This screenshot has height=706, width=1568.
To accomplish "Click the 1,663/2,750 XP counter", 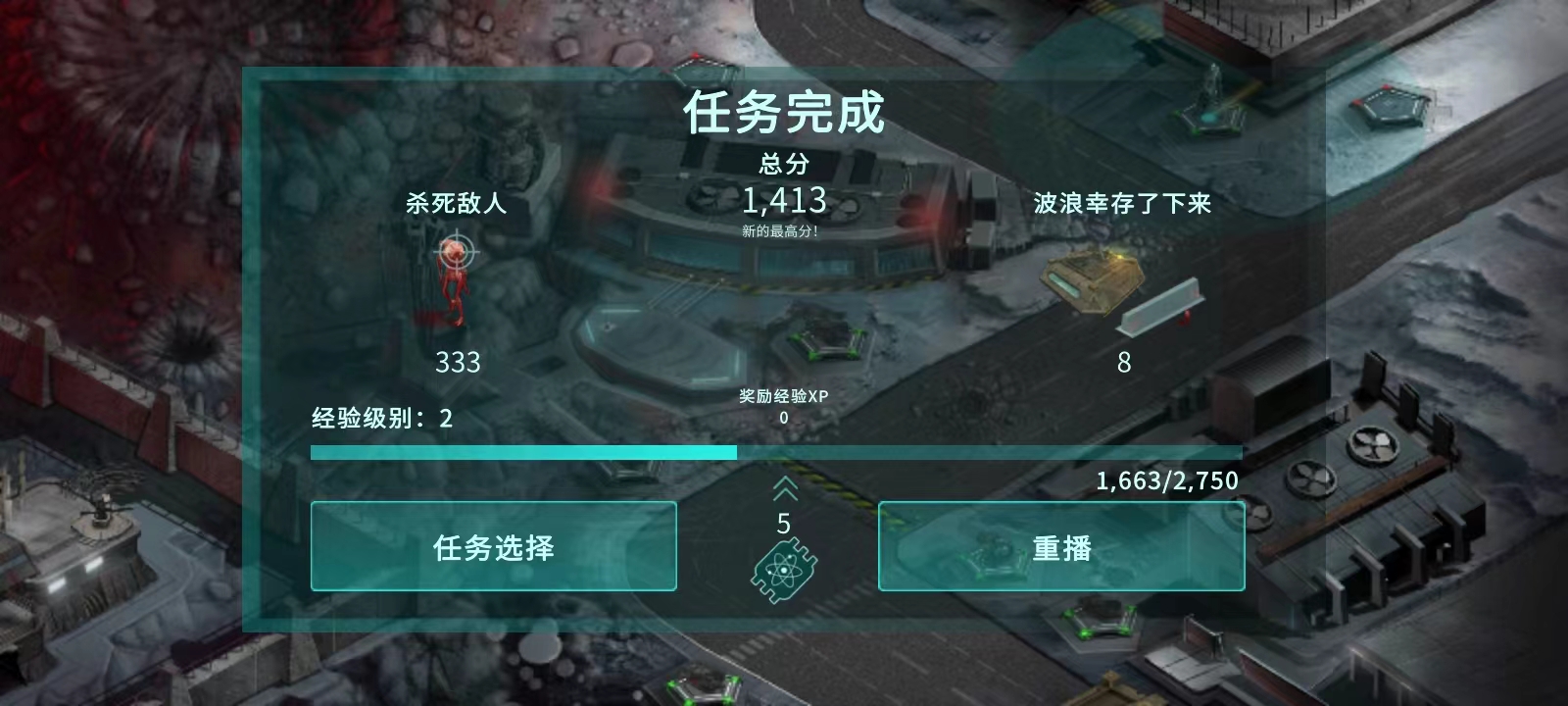I will (1167, 480).
